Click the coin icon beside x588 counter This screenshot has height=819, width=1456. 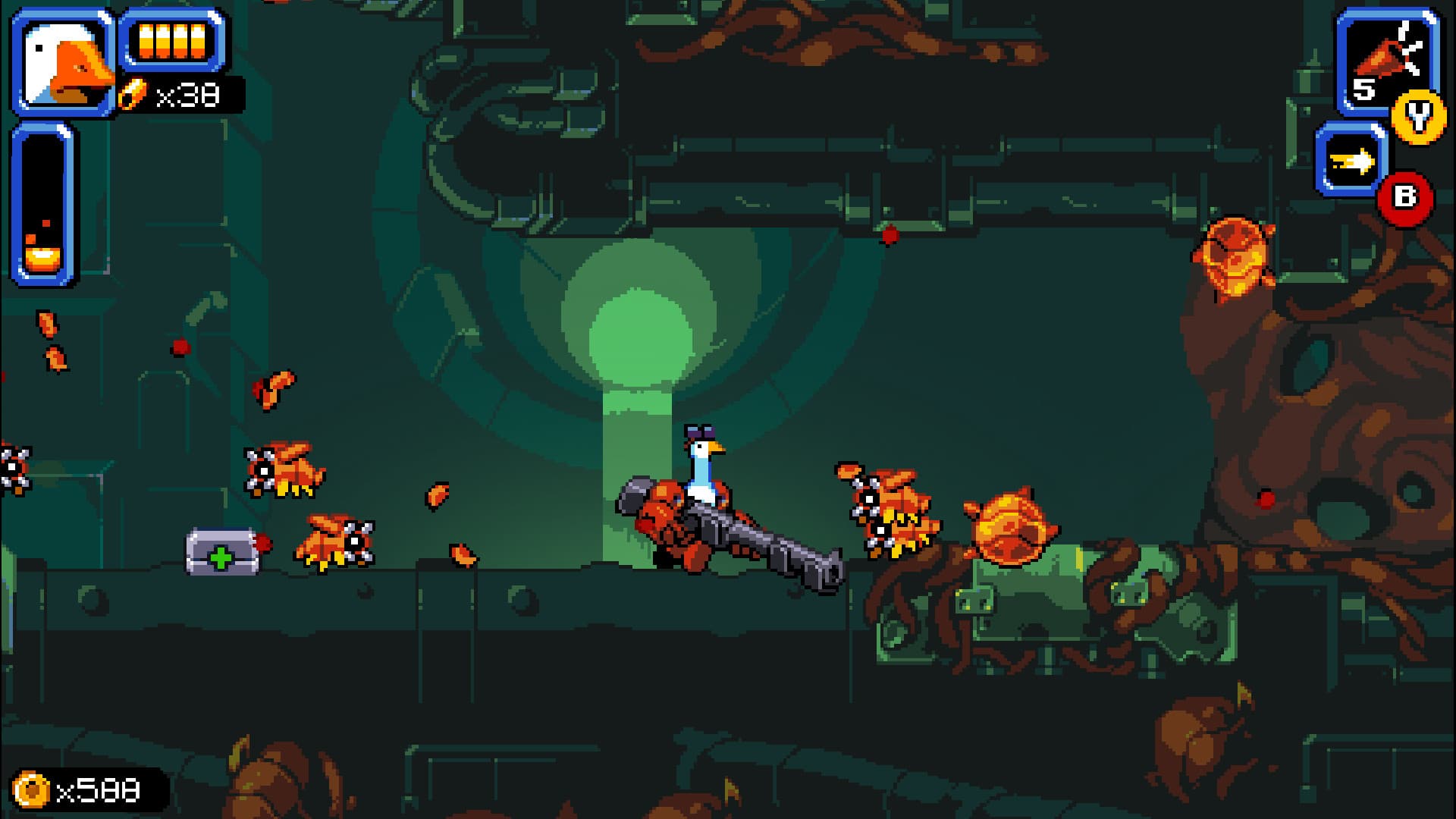pos(29,789)
